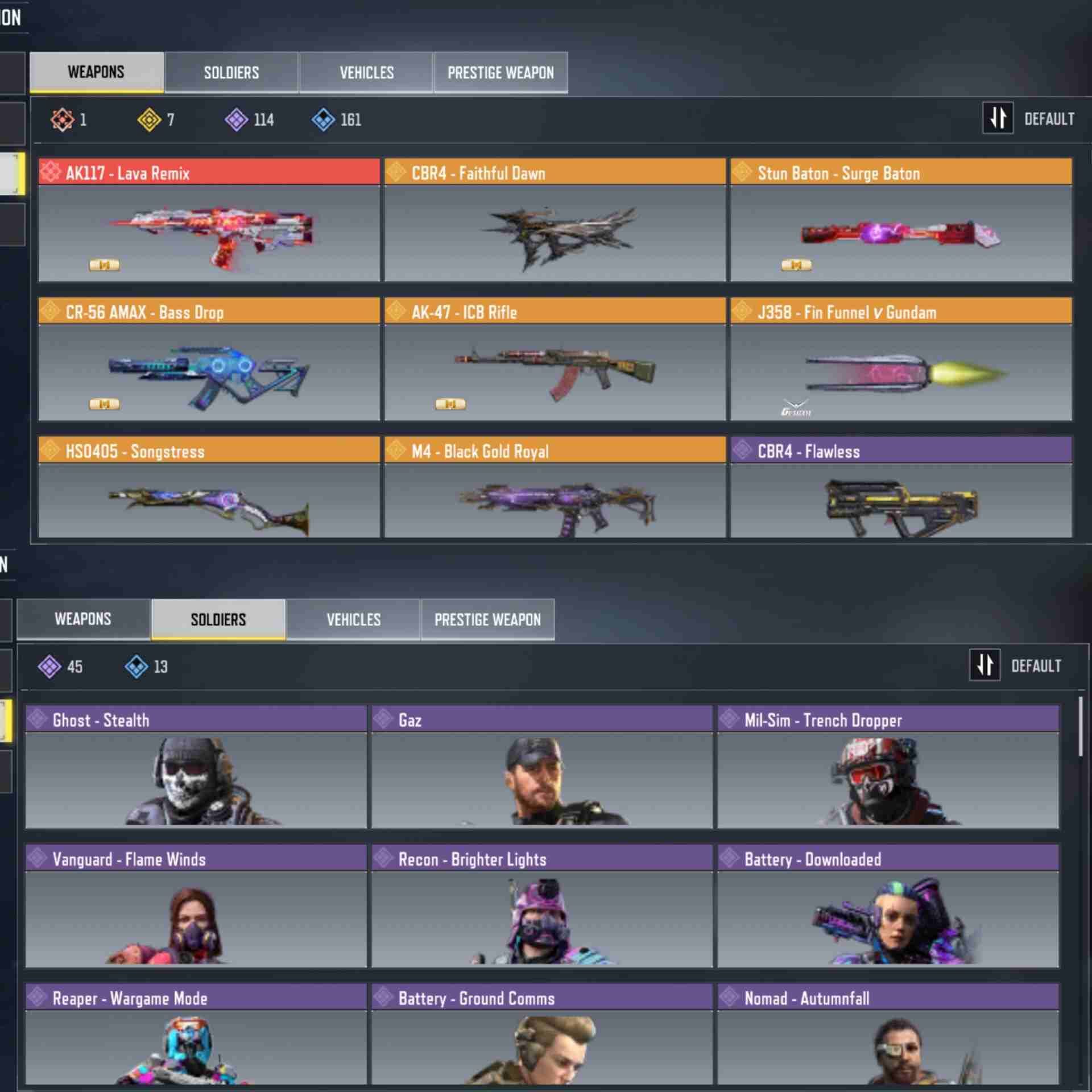This screenshot has width=1092, height=1092.
Task: Filter by the gold rarity showing 7
Action: [x=156, y=119]
